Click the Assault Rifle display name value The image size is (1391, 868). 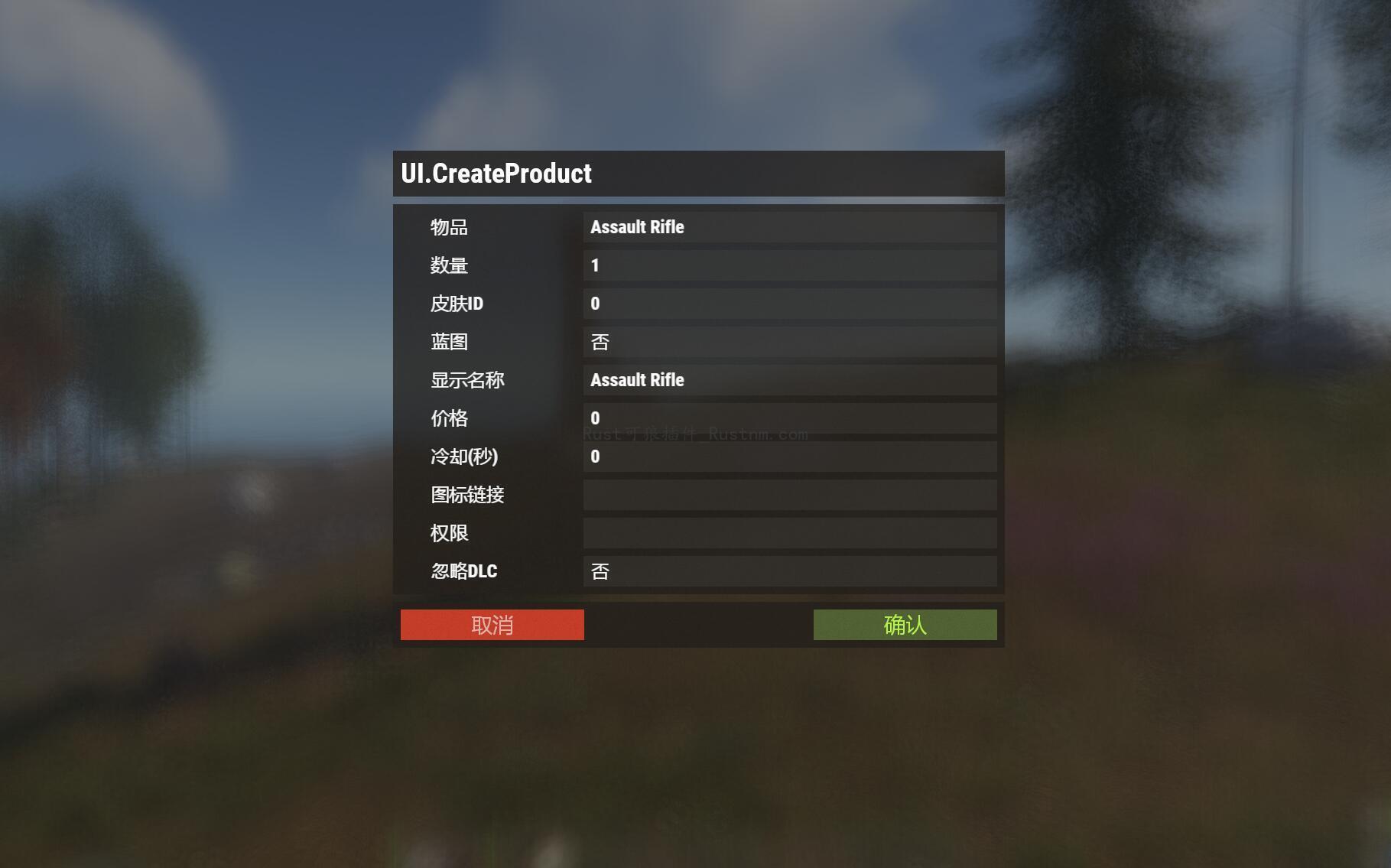point(637,380)
